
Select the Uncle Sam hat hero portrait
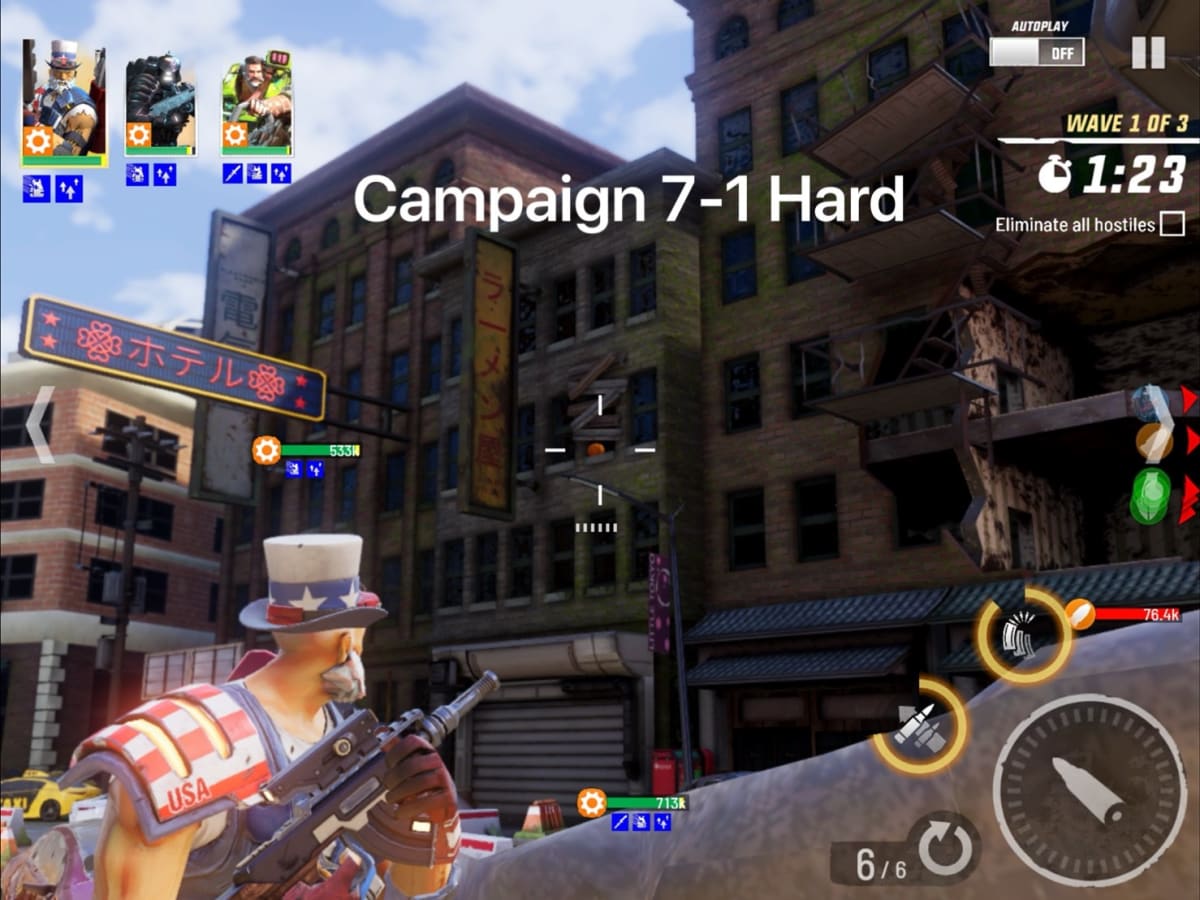tap(63, 99)
